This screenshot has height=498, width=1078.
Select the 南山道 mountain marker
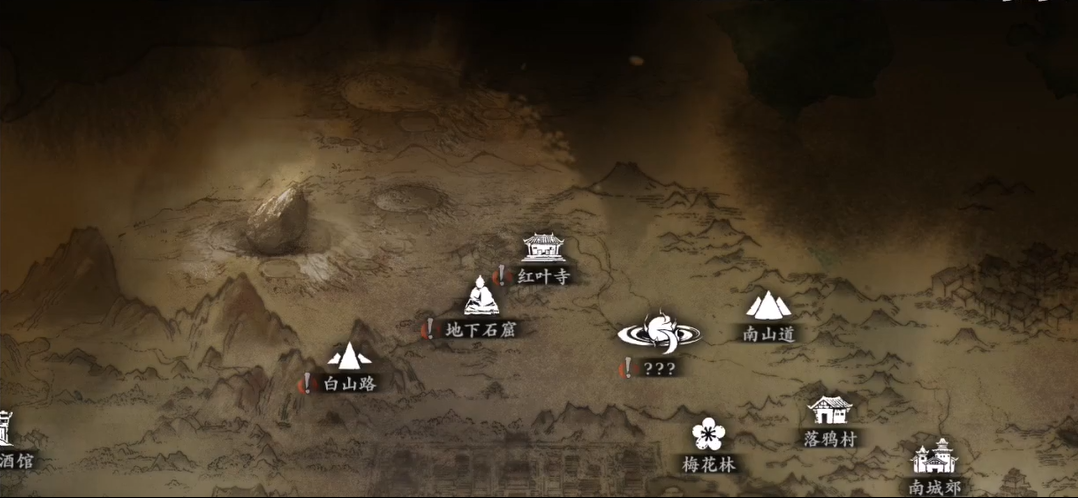pyautogui.click(x=768, y=305)
